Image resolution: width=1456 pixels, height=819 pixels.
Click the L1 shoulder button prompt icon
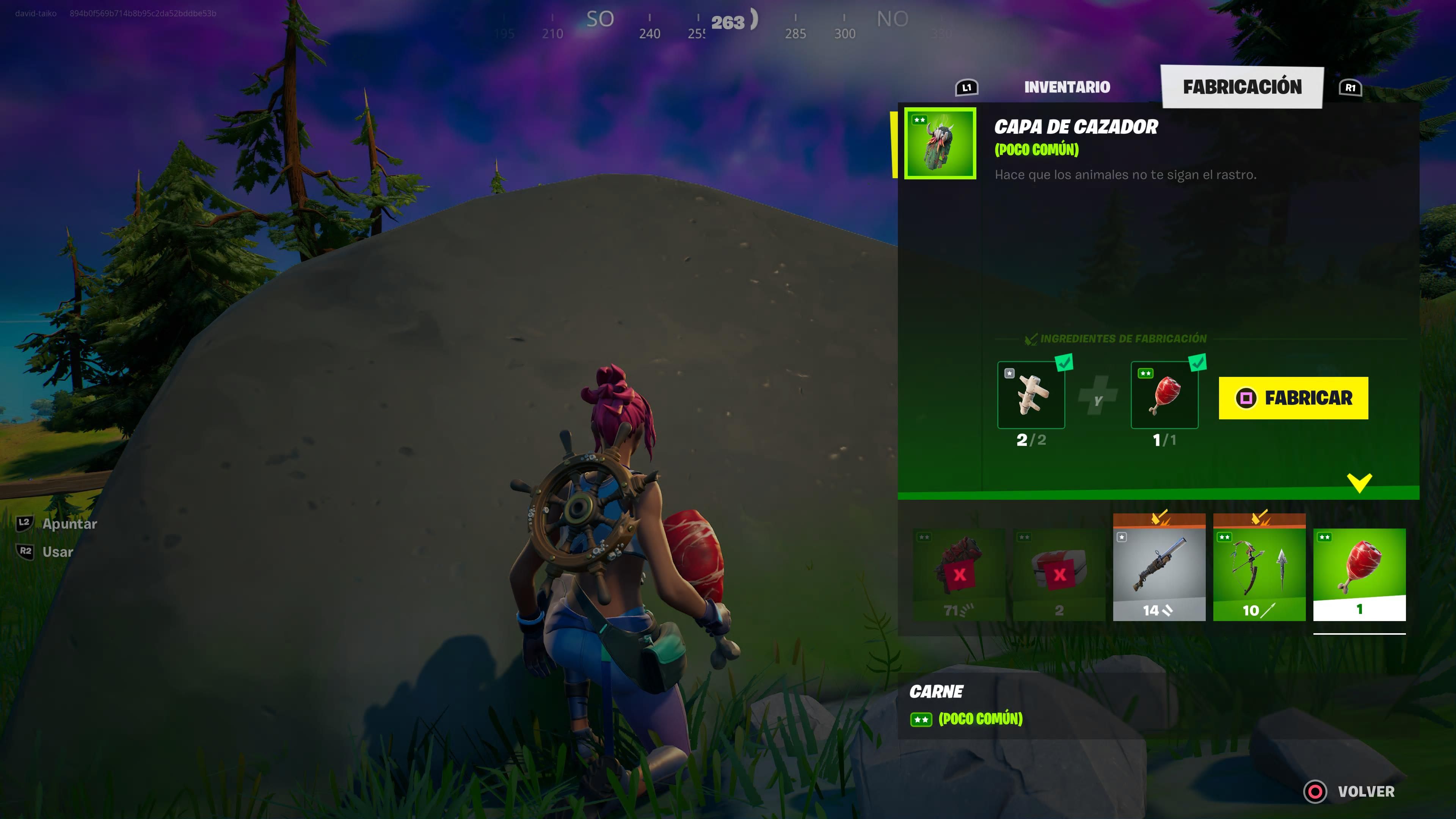966,87
